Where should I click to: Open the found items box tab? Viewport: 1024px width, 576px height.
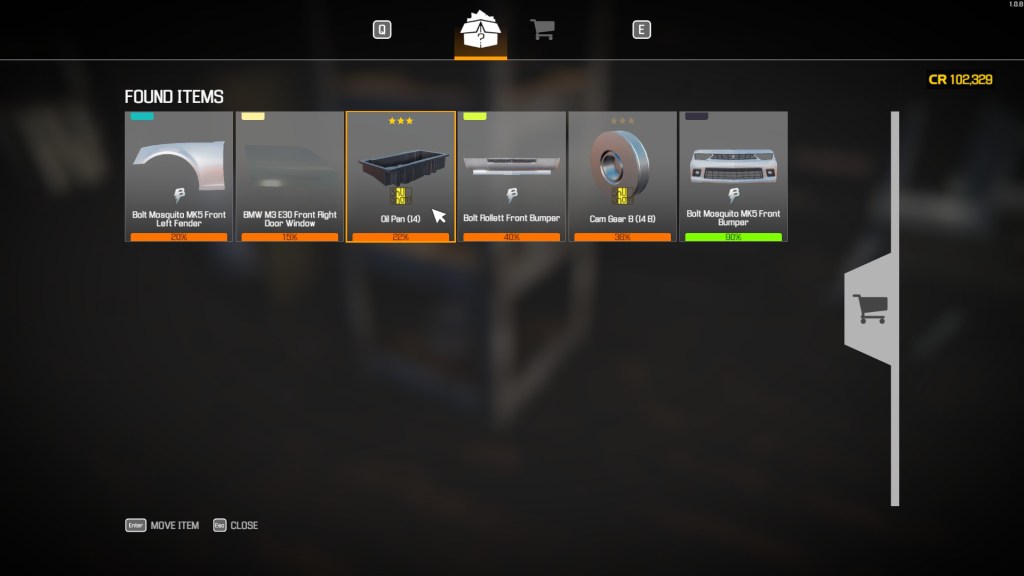[480, 32]
